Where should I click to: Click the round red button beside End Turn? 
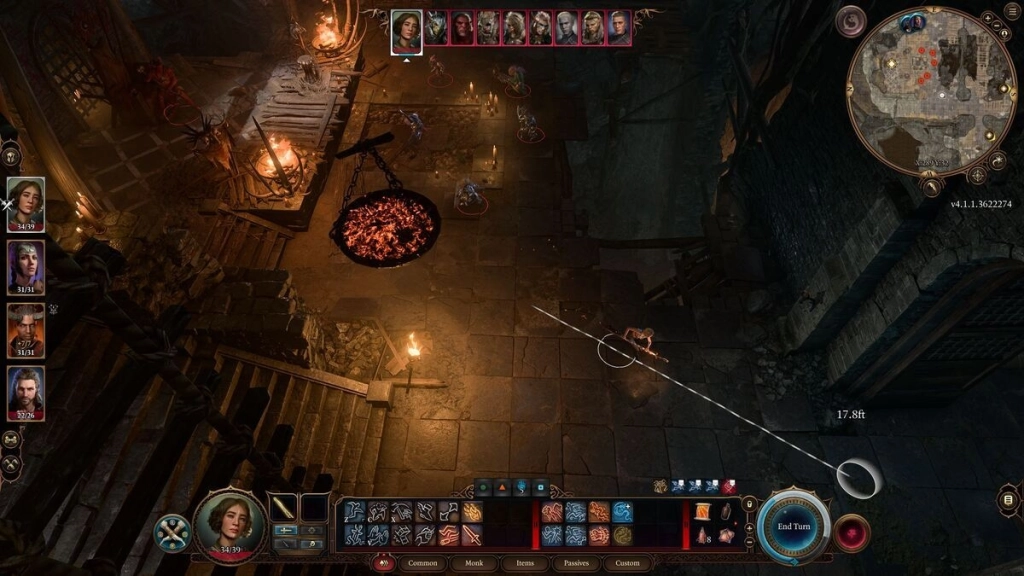[852, 532]
